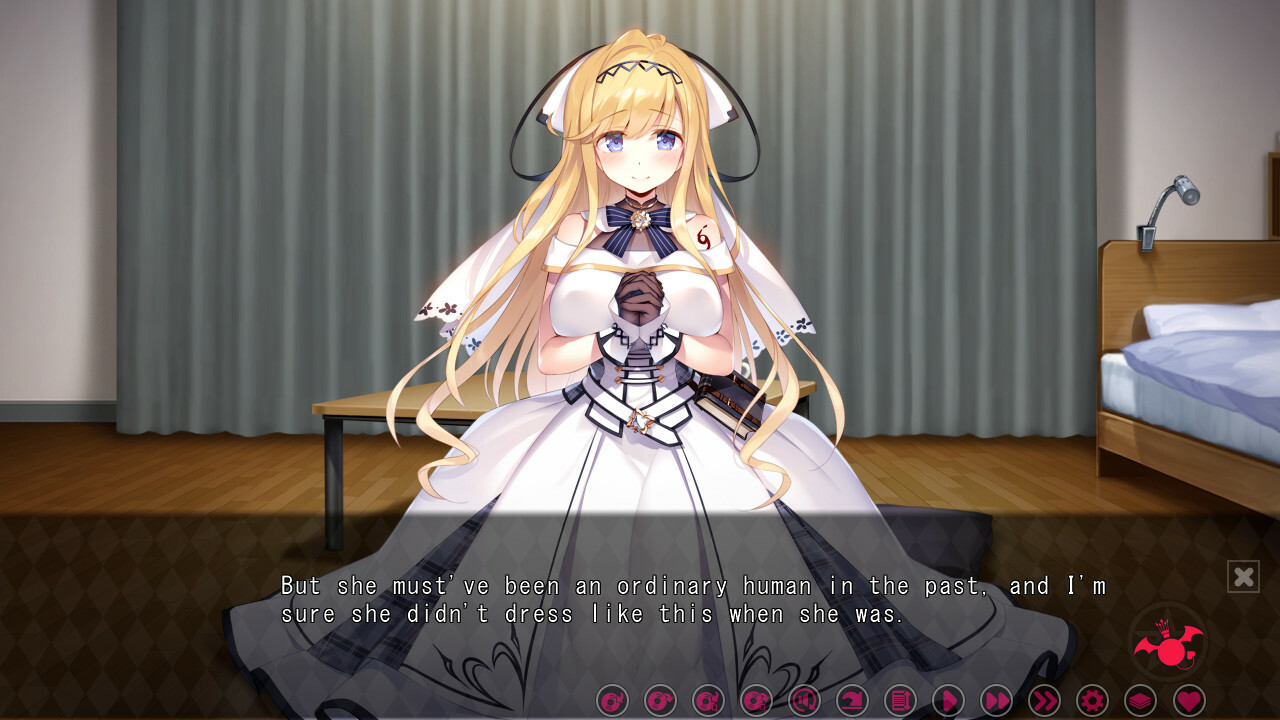The image size is (1280, 720).
Task: Close the message window with the X
Action: coord(1243,575)
